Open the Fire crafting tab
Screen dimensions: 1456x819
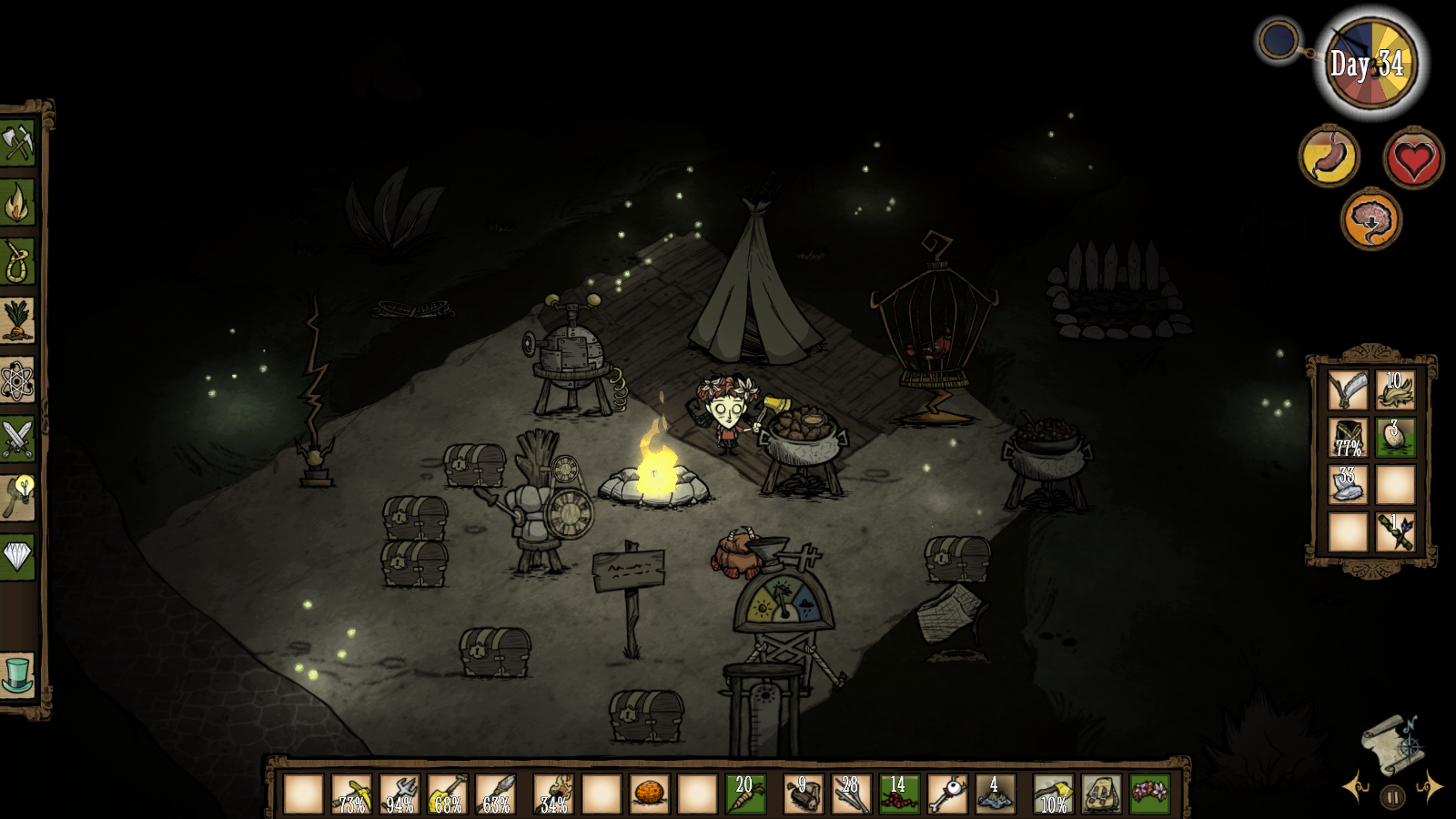tap(17, 203)
